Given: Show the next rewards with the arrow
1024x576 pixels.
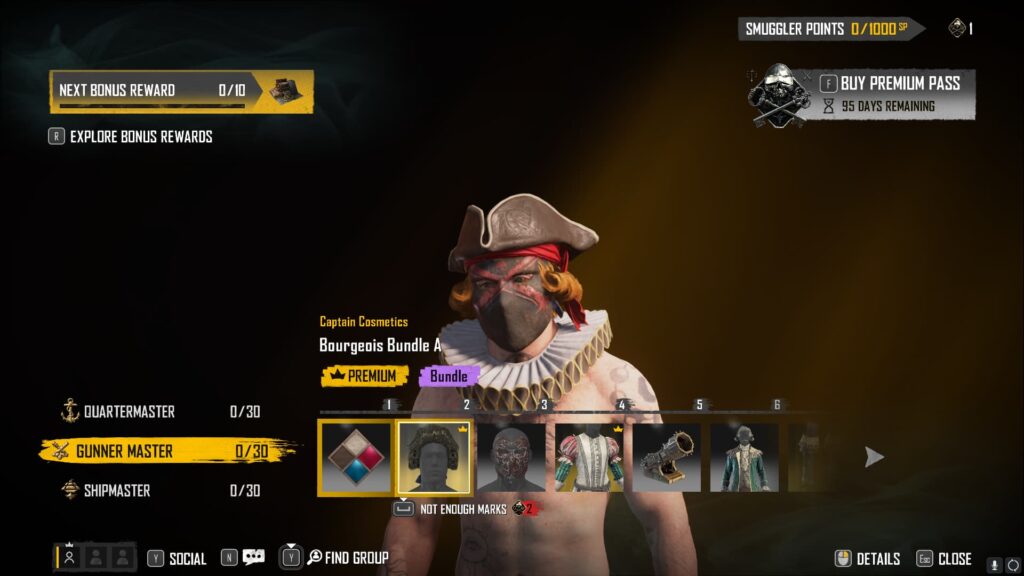Looking at the screenshot, I should pyautogui.click(x=874, y=457).
